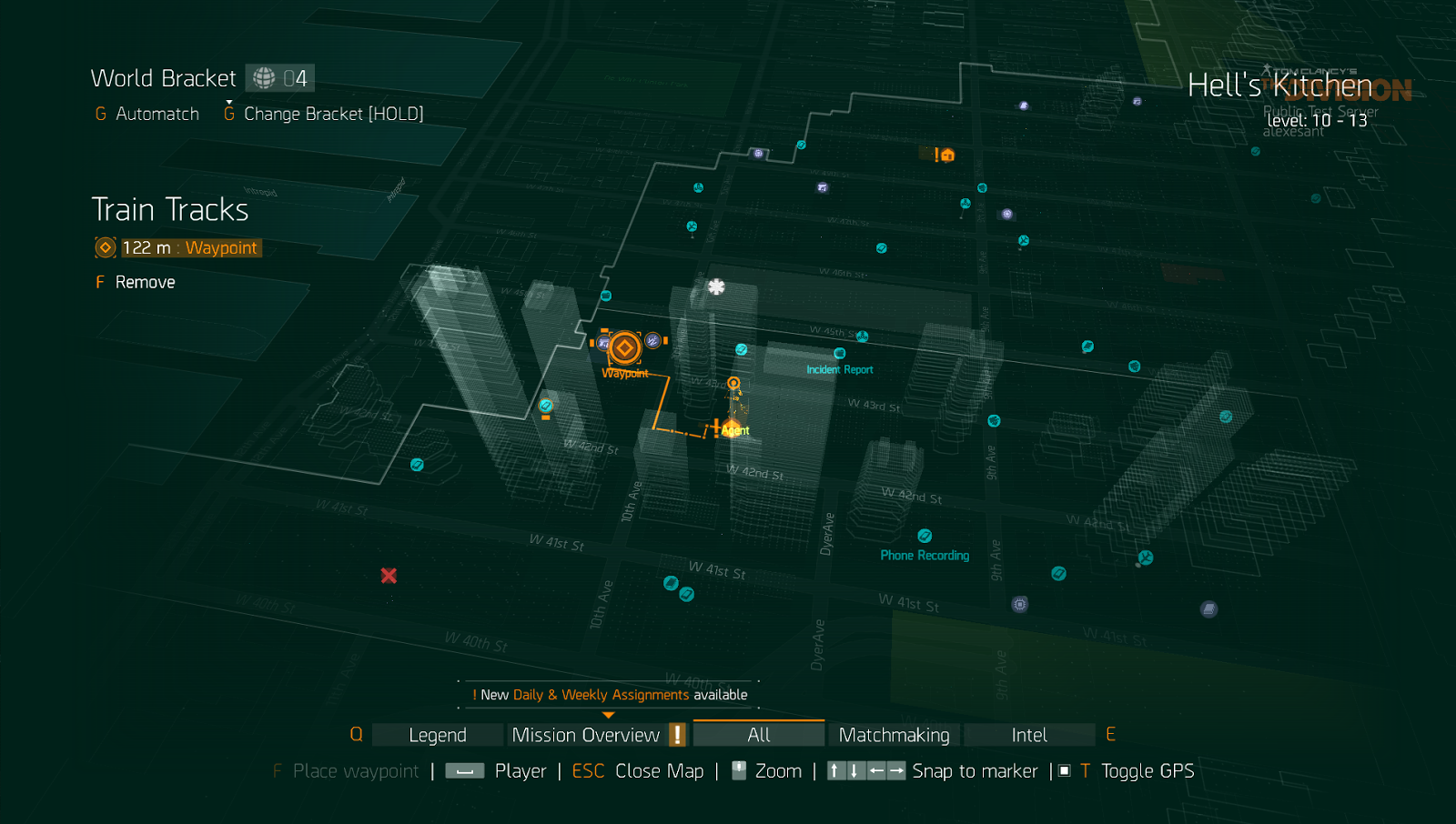Switch to the Intel tab

pyautogui.click(x=1030, y=734)
